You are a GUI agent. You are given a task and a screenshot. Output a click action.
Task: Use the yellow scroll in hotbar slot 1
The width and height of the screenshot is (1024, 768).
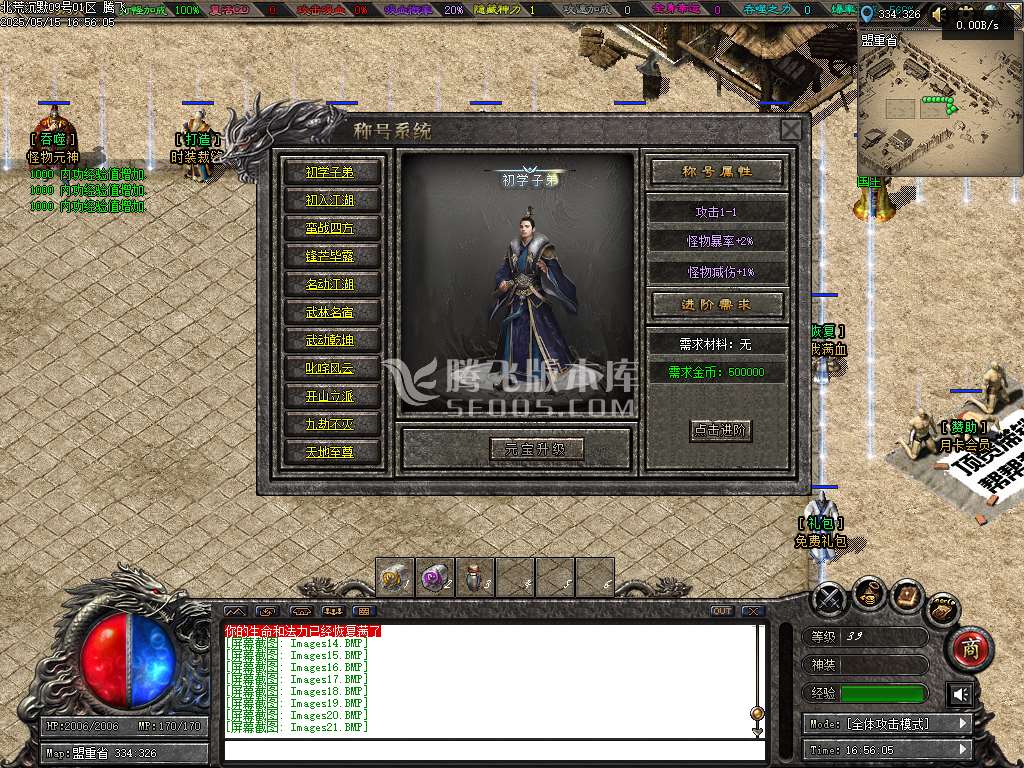pyautogui.click(x=395, y=577)
